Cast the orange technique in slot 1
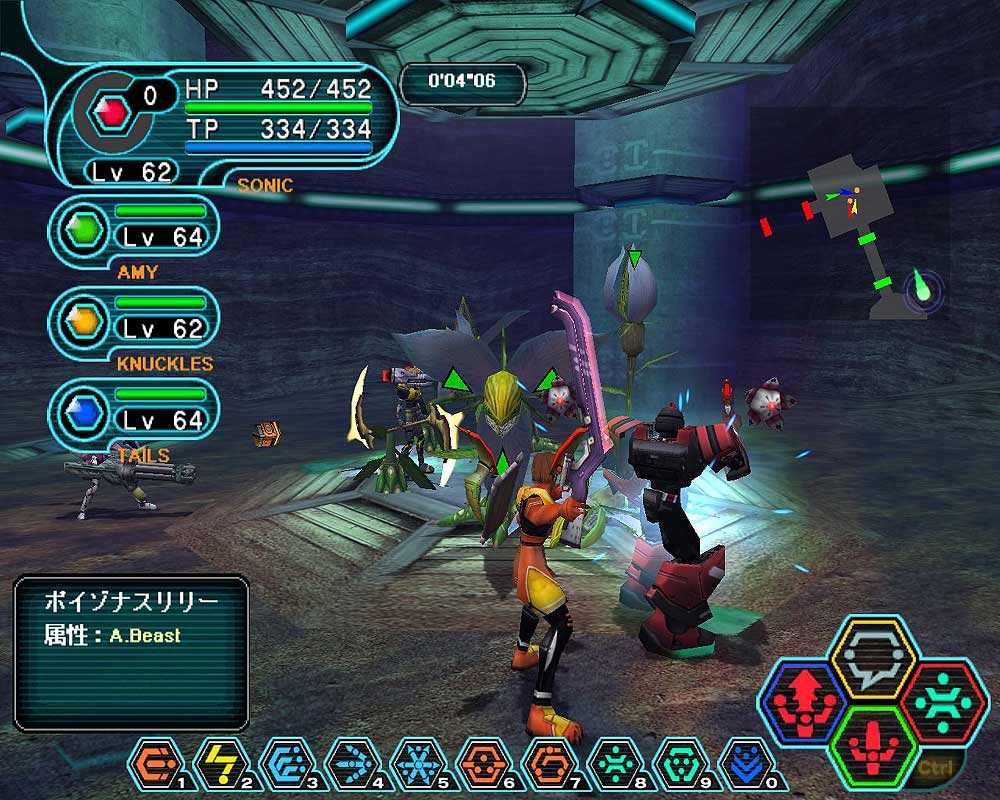 [157, 764]
